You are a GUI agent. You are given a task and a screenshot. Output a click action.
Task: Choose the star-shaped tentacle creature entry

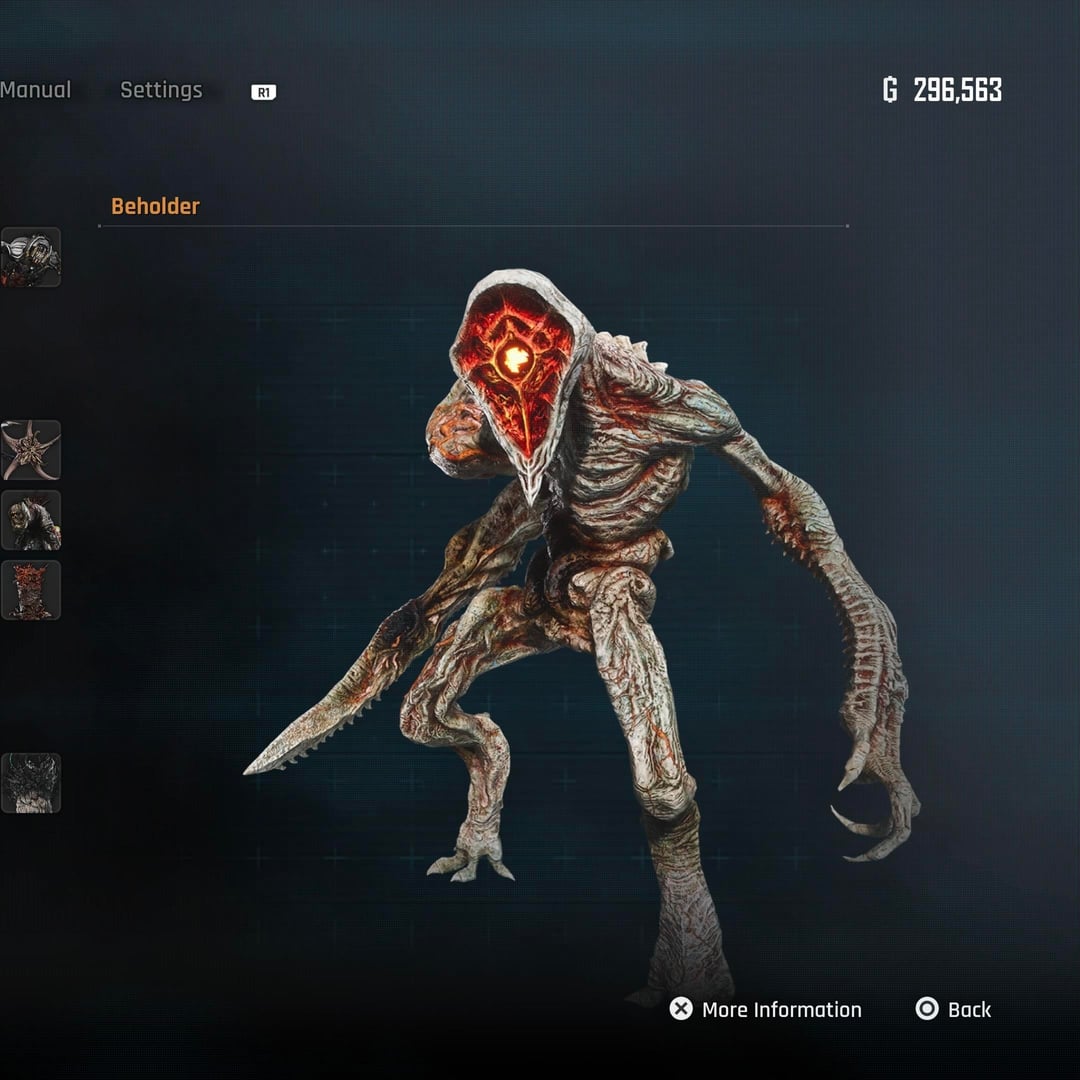point(31,450)
